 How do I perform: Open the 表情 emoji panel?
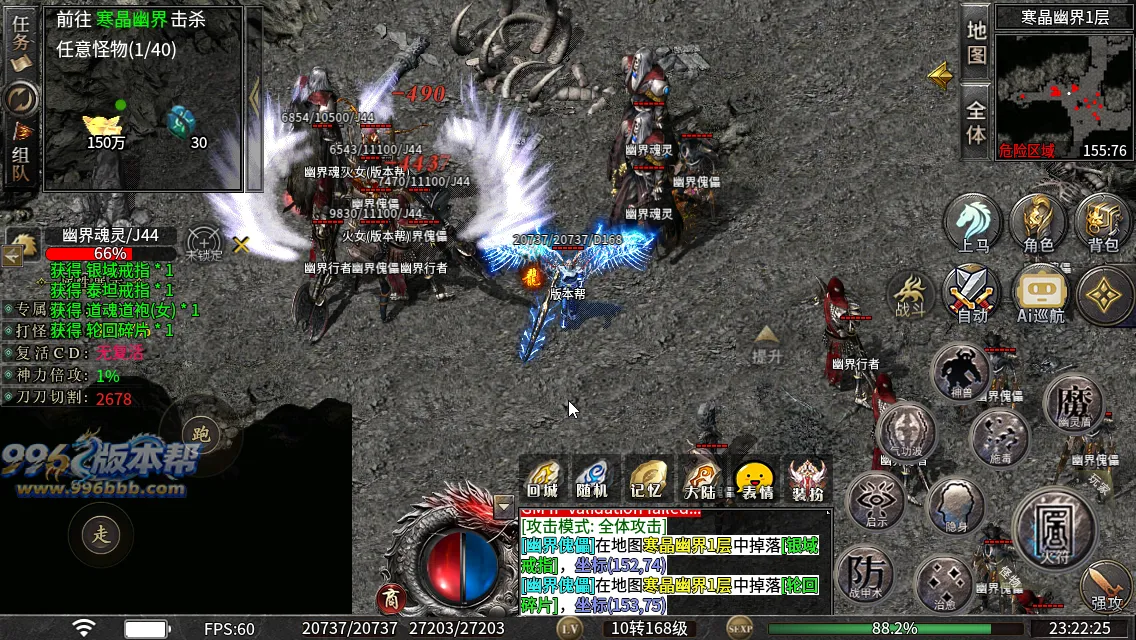point(755,479)
